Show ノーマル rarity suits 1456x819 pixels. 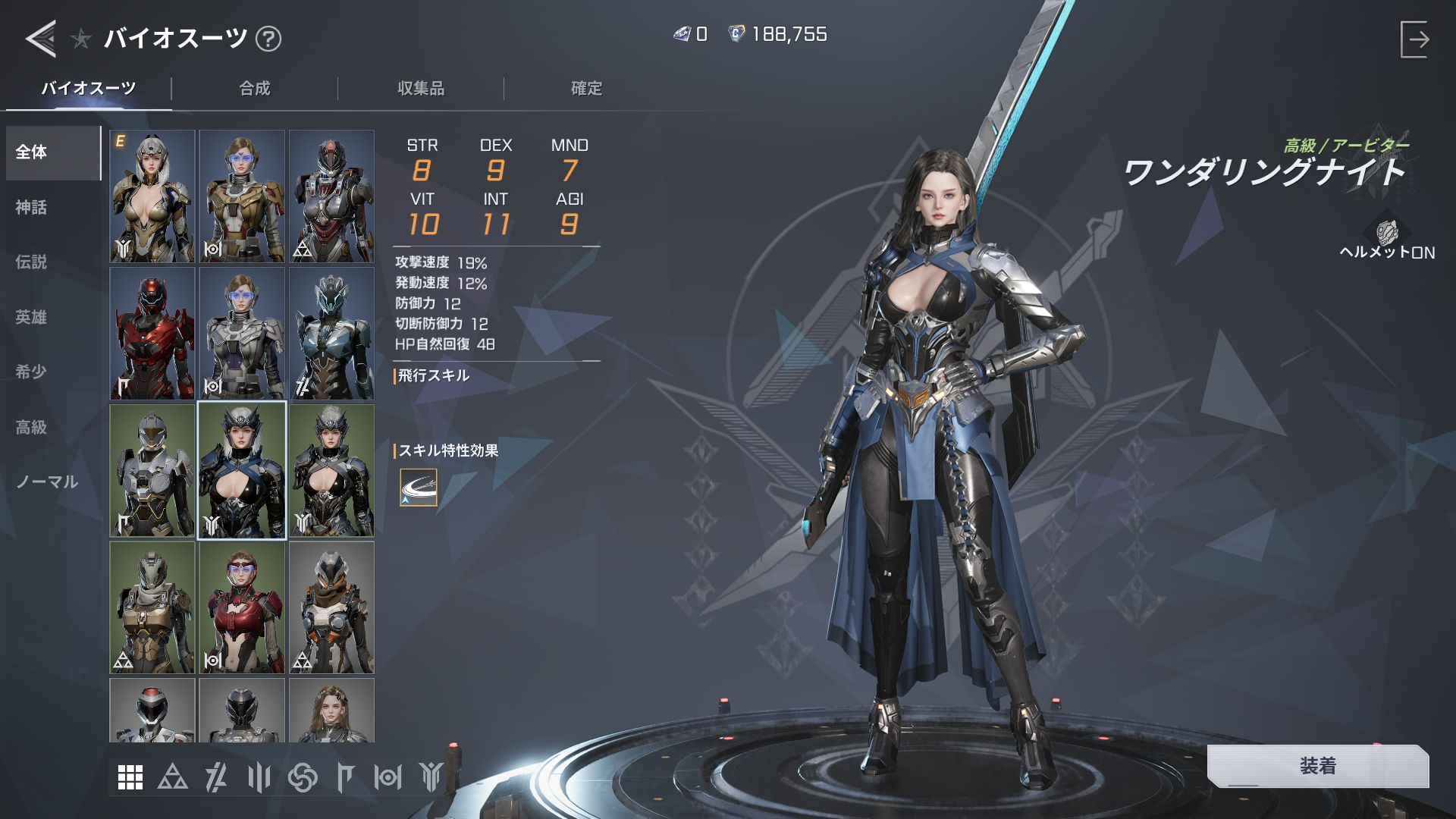pos(47,482)
